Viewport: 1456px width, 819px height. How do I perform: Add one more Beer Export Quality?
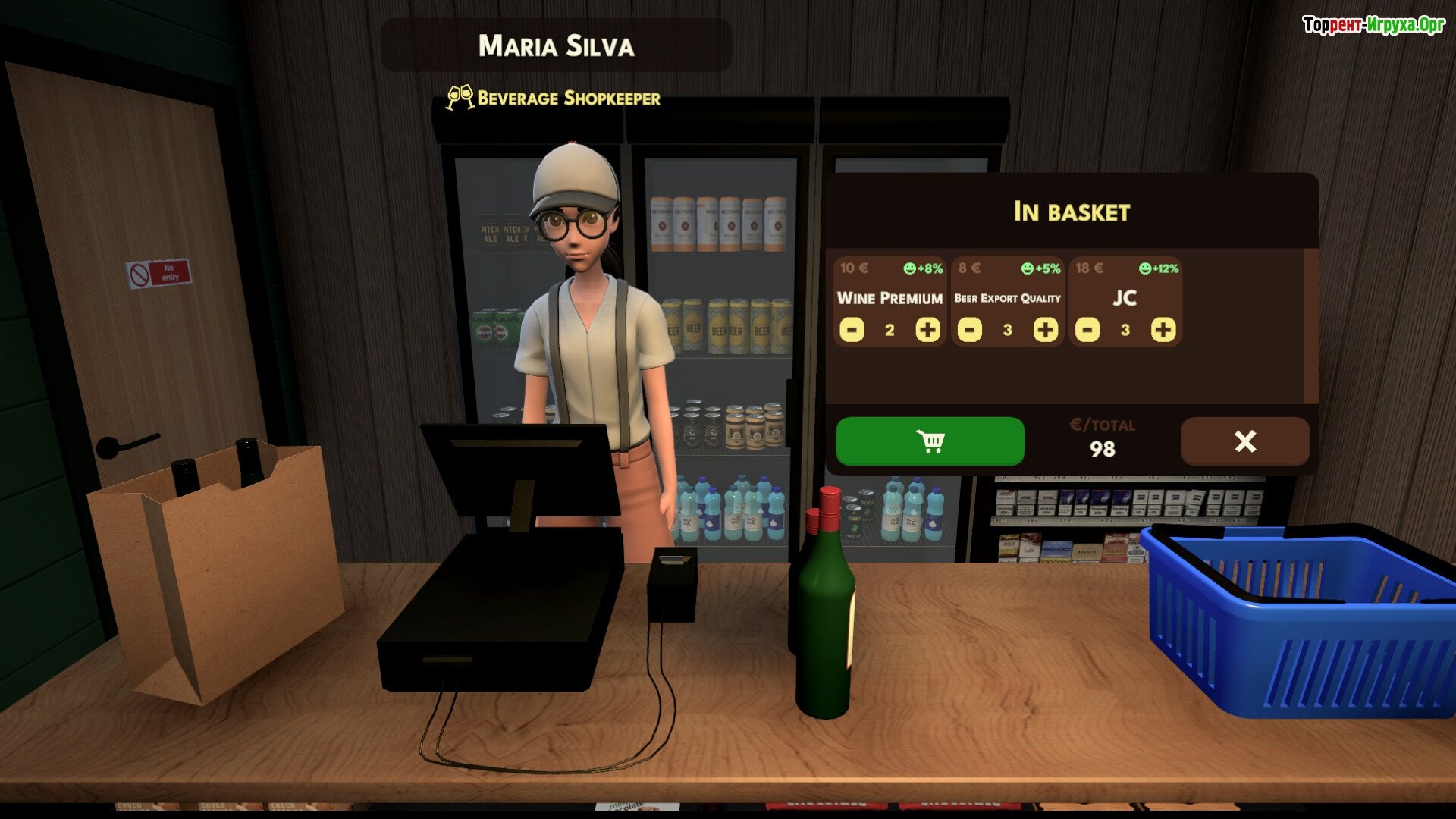pyautogui.click(x=1045, y=330)
